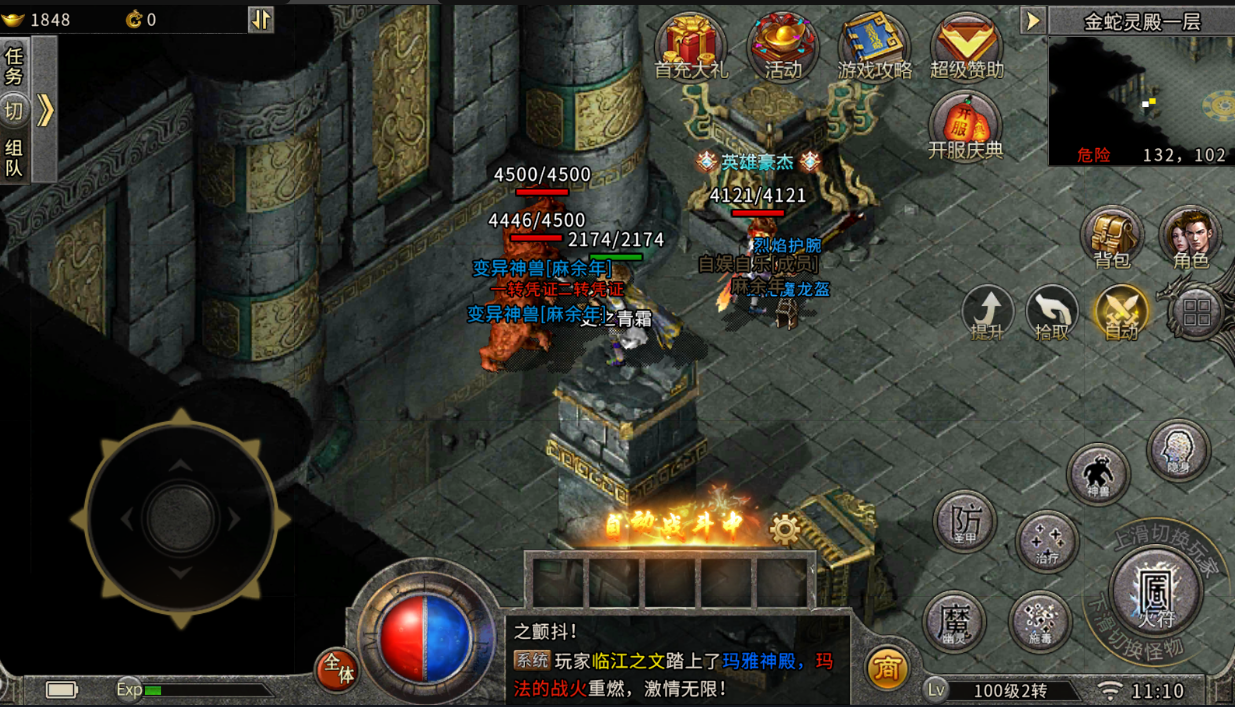Tap the 提升 upgrade arrow button
The height and width of the screenshot is (707, 1235).
click(x=988, y=311)
